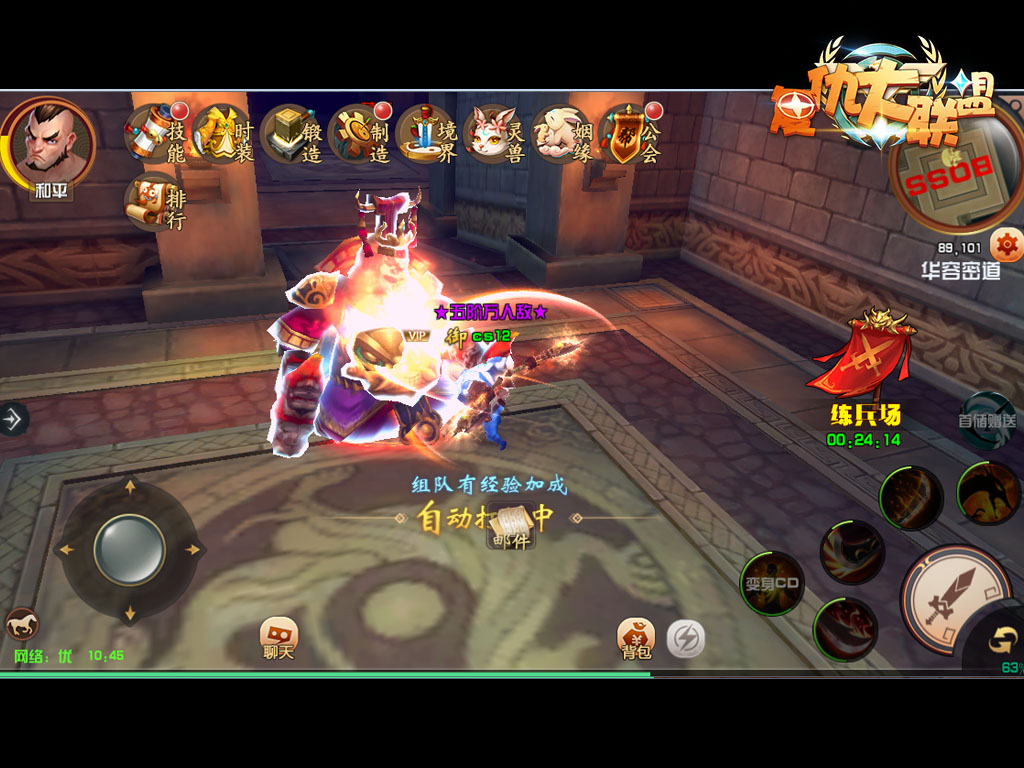Toggle the horse mount icon
The image size is (1024, 768).
(x=19, y=625)
